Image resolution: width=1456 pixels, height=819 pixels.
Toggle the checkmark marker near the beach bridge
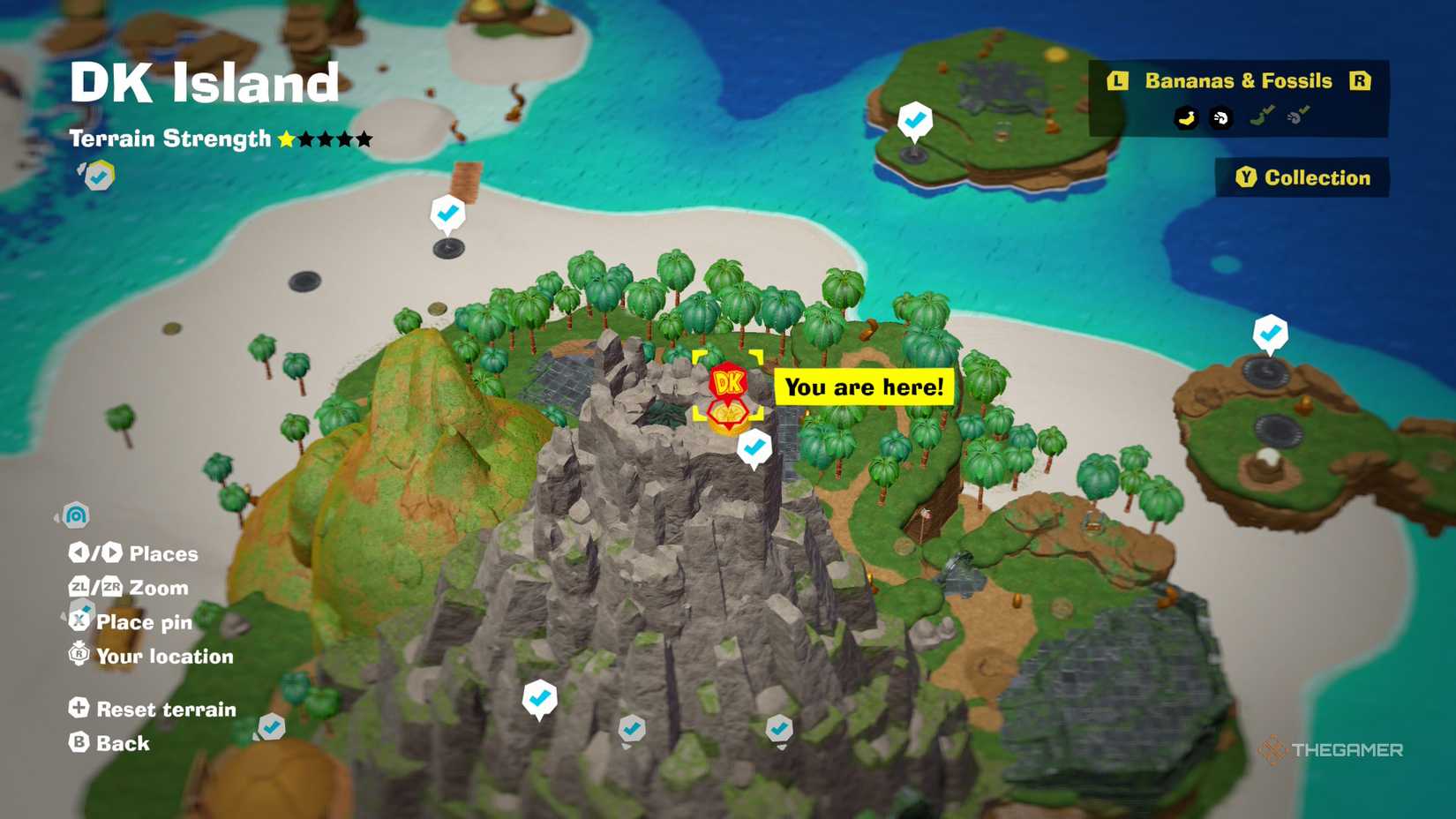point(447,212)
